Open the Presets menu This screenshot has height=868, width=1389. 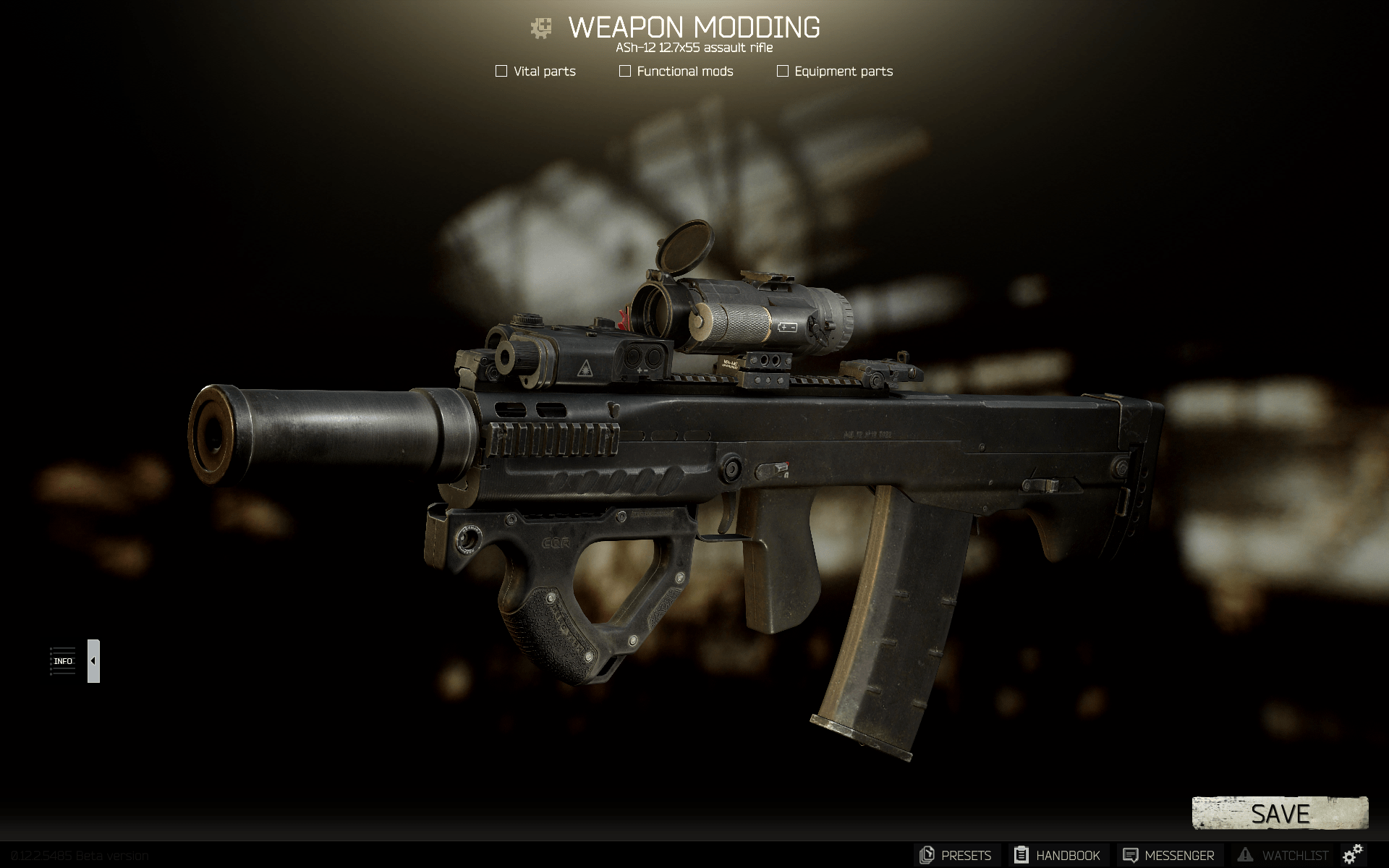pyautogui.click(x=956, y=855)
